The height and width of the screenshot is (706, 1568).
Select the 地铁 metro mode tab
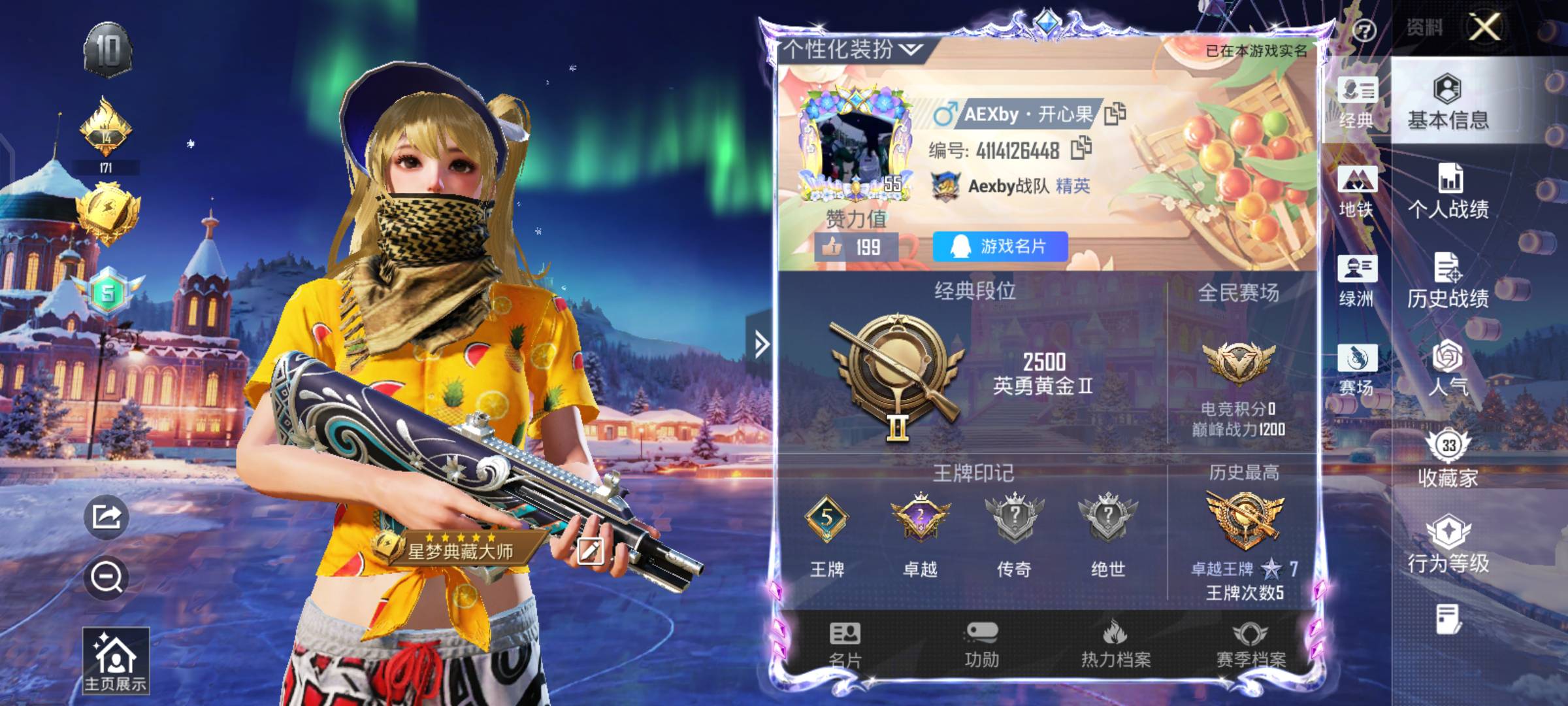(x=1356, y=191)
